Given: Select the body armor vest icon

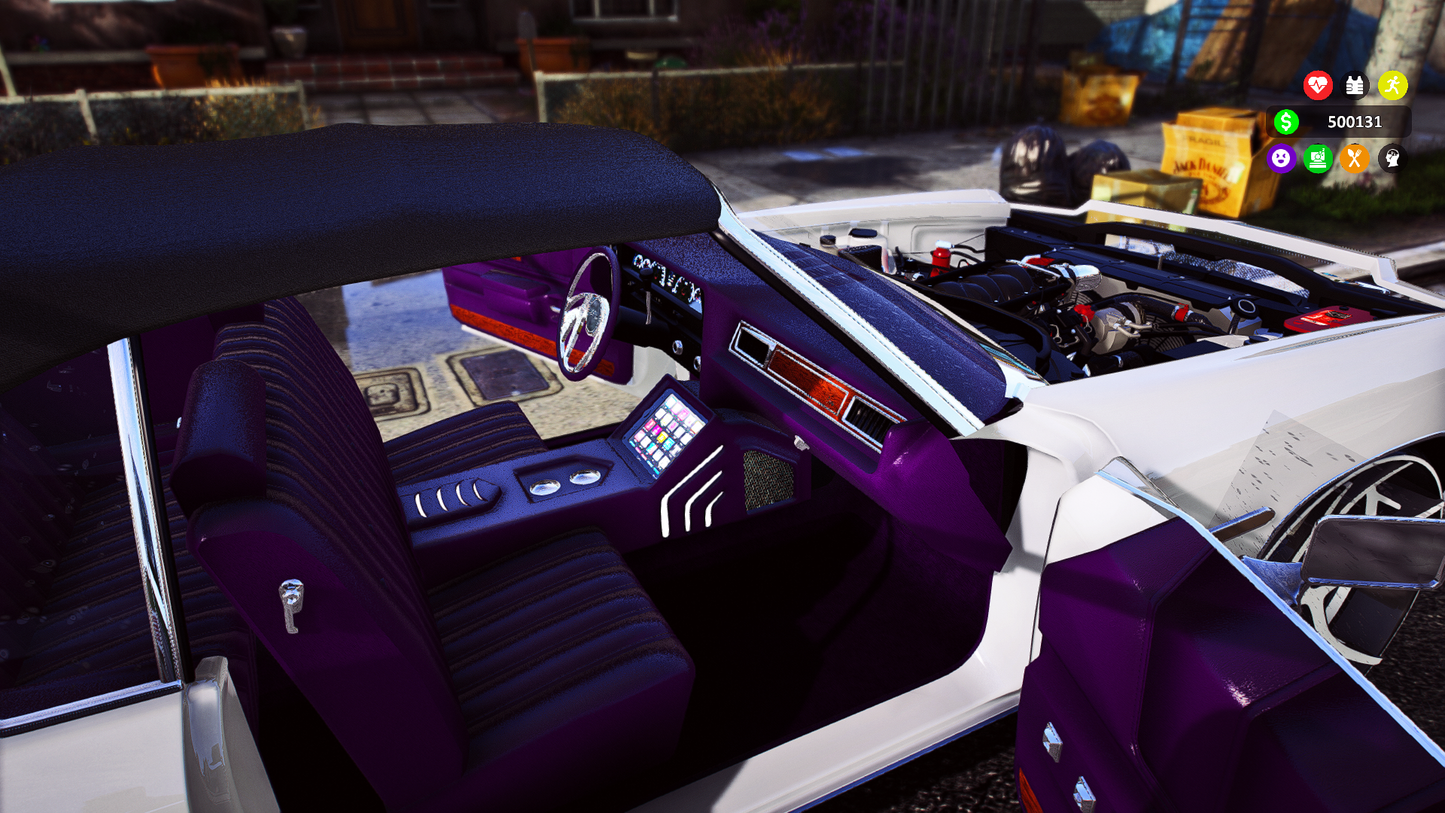Looking at the screenshot, I should (x=1355, y=86).
